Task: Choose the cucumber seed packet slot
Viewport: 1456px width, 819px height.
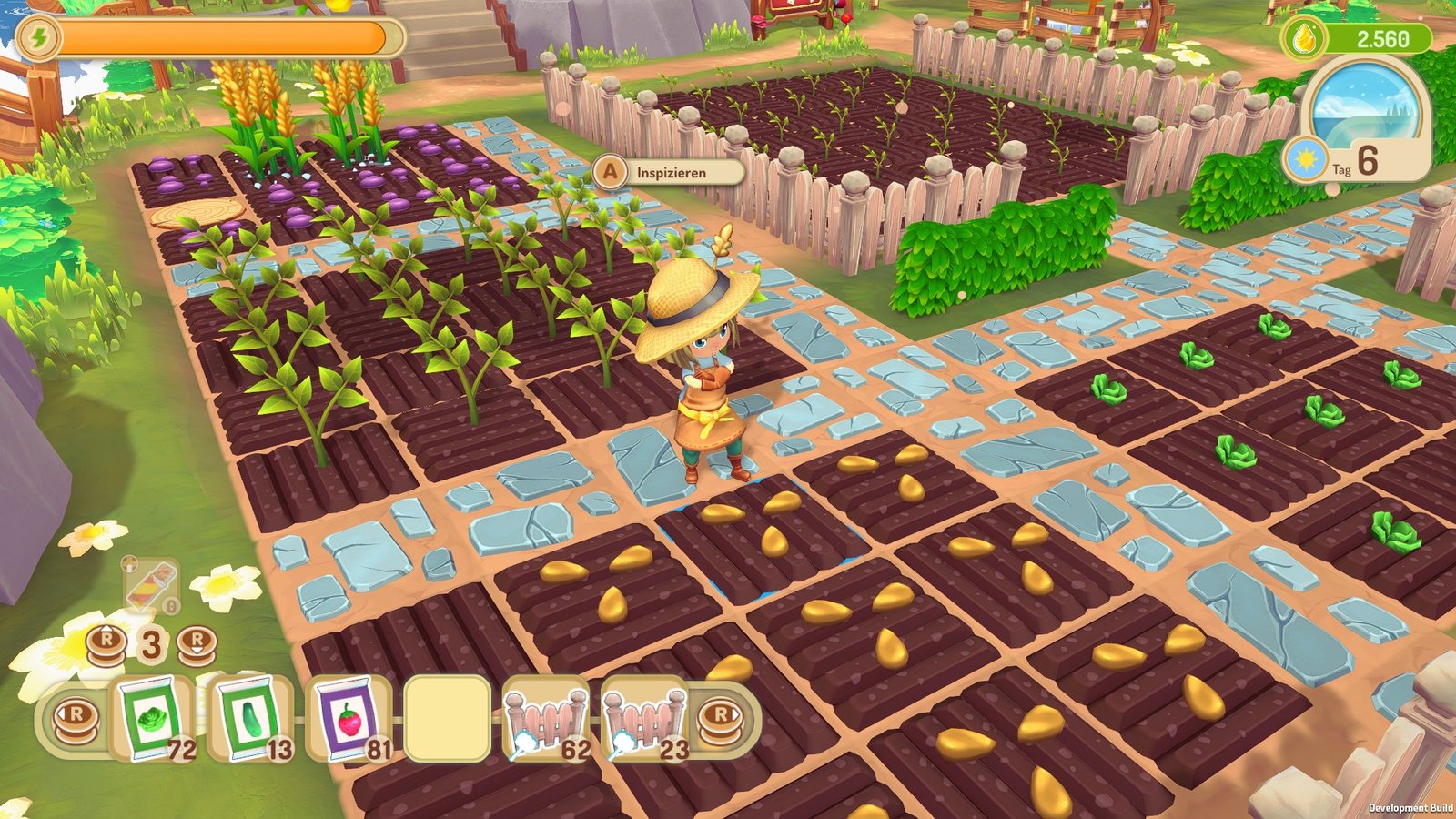Action: (x=251, y=719)
